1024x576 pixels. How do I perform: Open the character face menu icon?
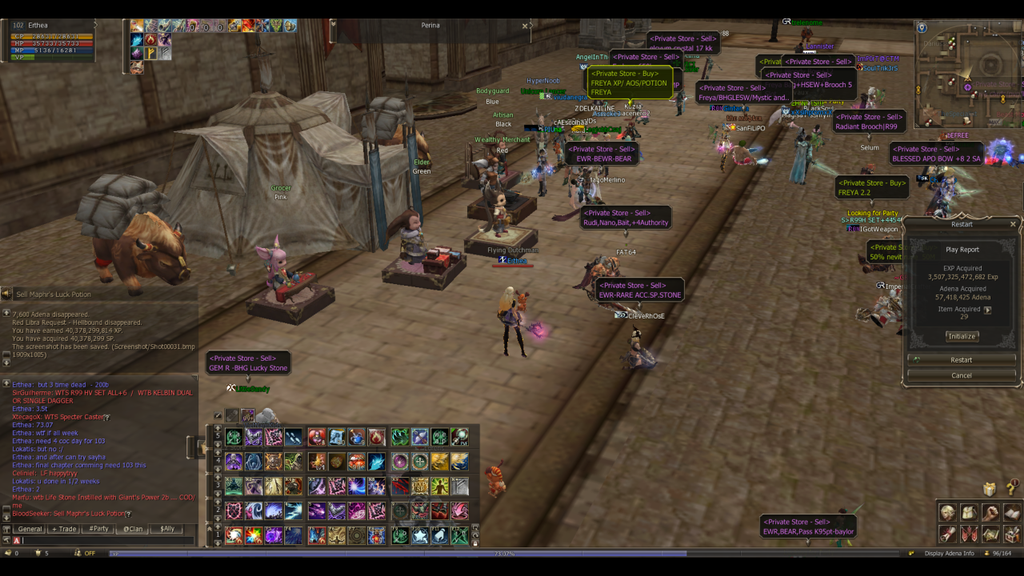tap(947, 513)
